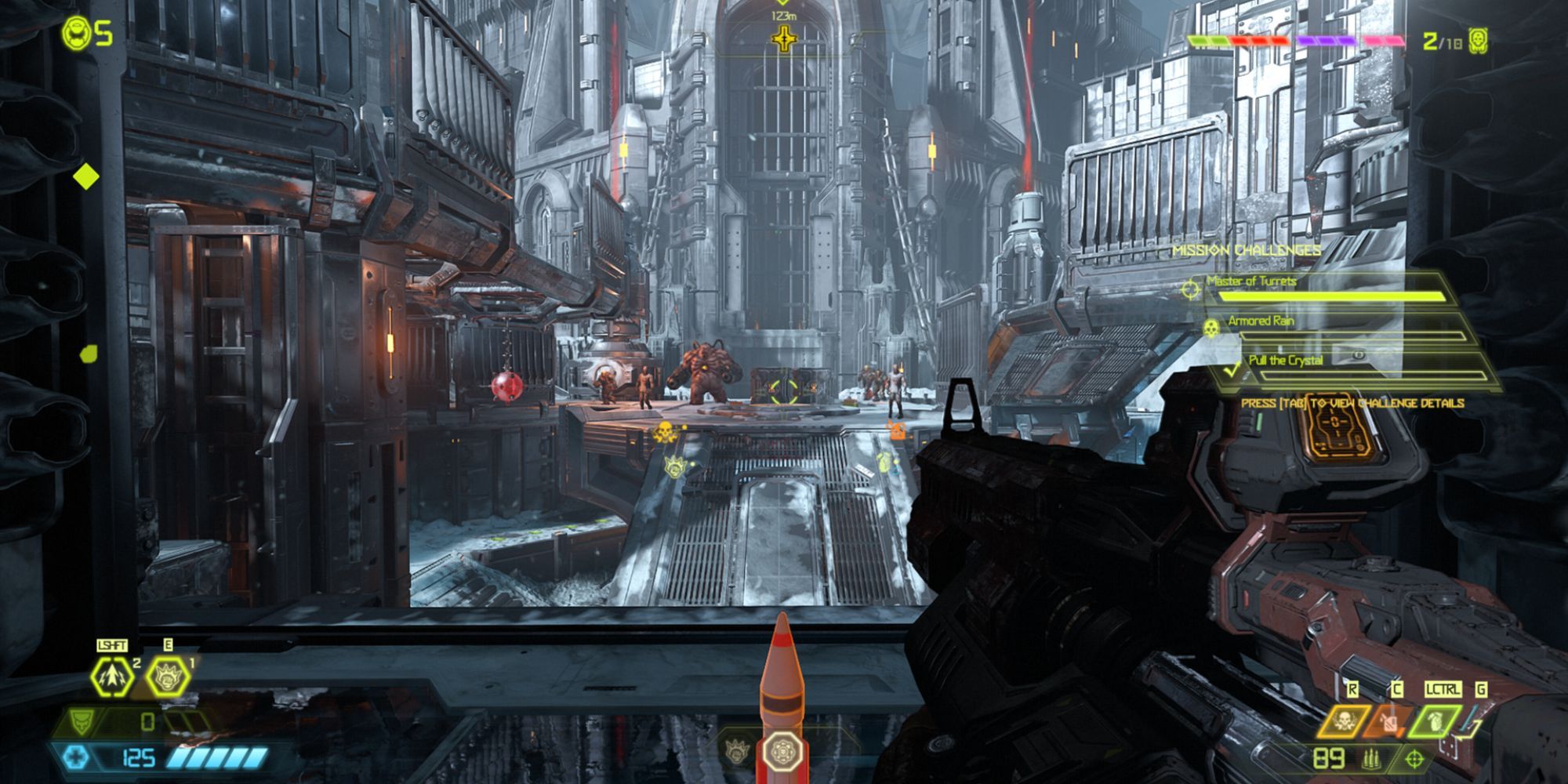Screen dimensions: 1568x784
Task: Toggle the checkmark on the Pull the Crystal challenge
Action: (1232, 370)
